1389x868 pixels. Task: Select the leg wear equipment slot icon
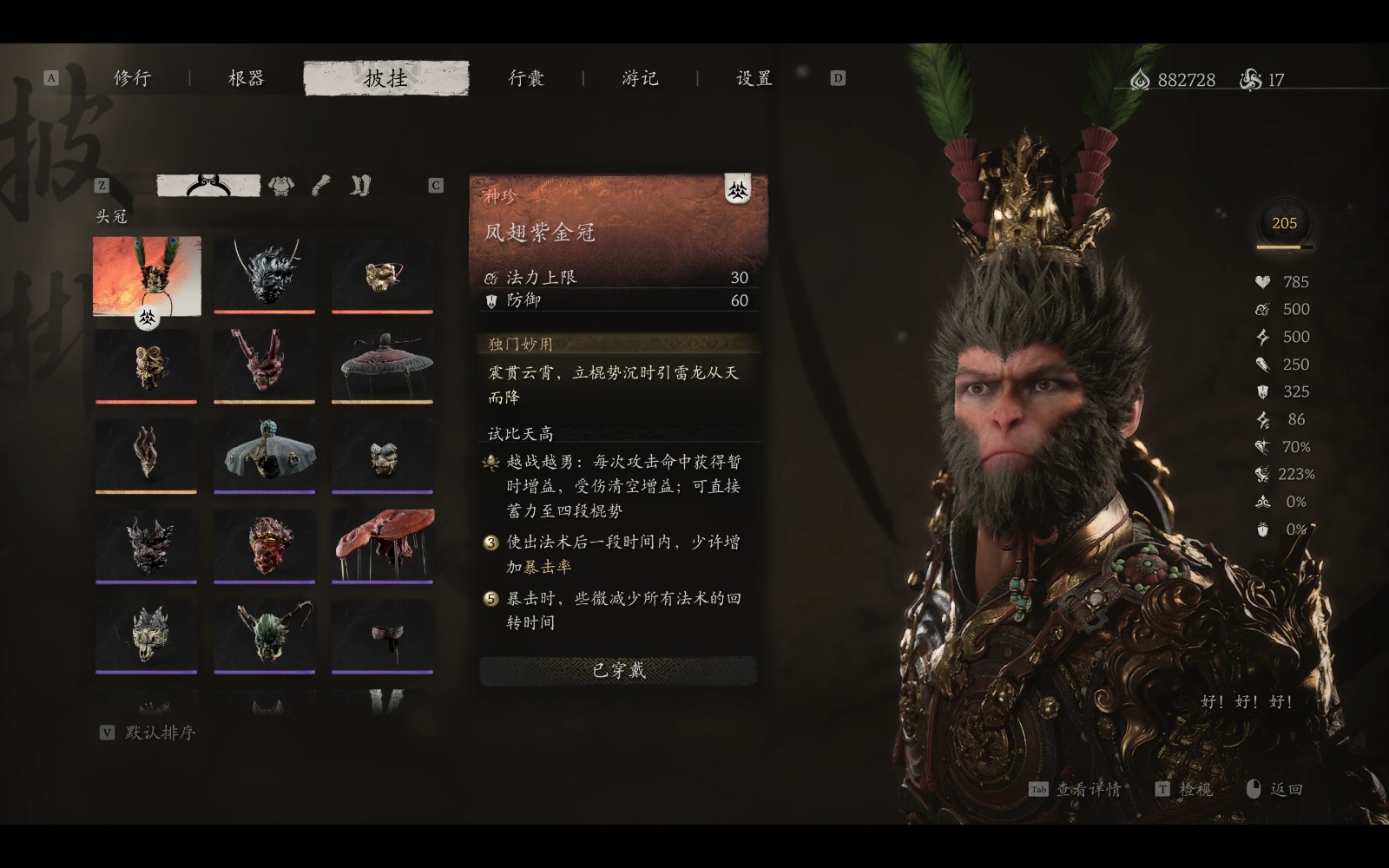359,185
